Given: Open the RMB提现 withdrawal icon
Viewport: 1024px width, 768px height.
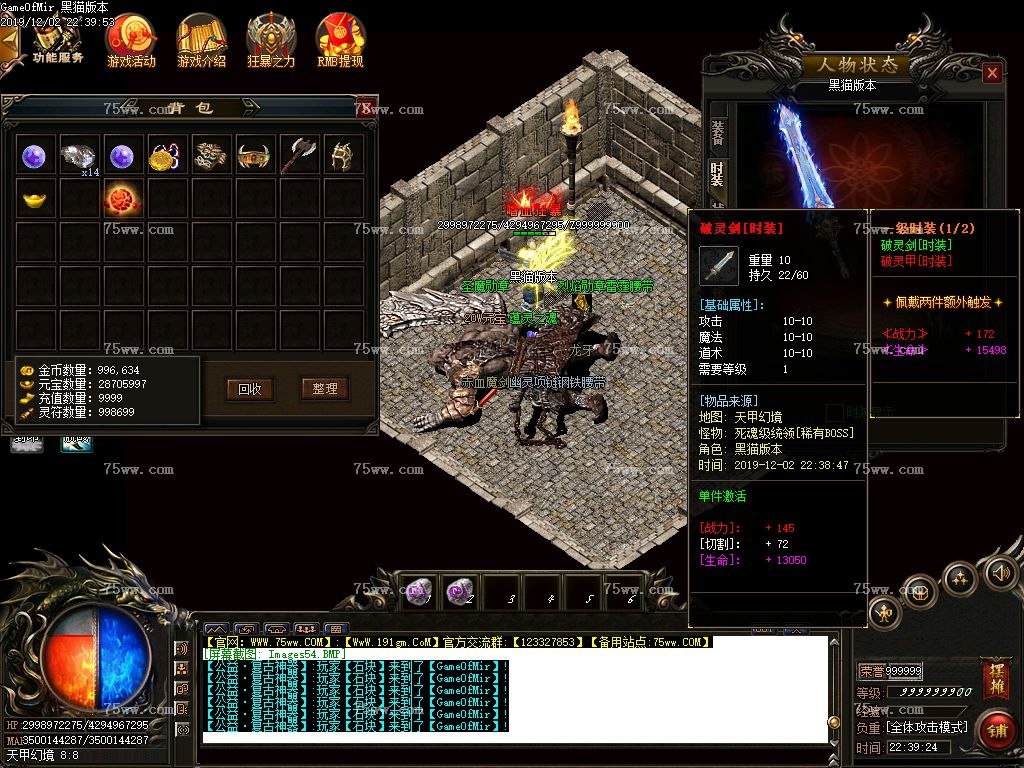Looking at the screenshot, I should point(340,40).
